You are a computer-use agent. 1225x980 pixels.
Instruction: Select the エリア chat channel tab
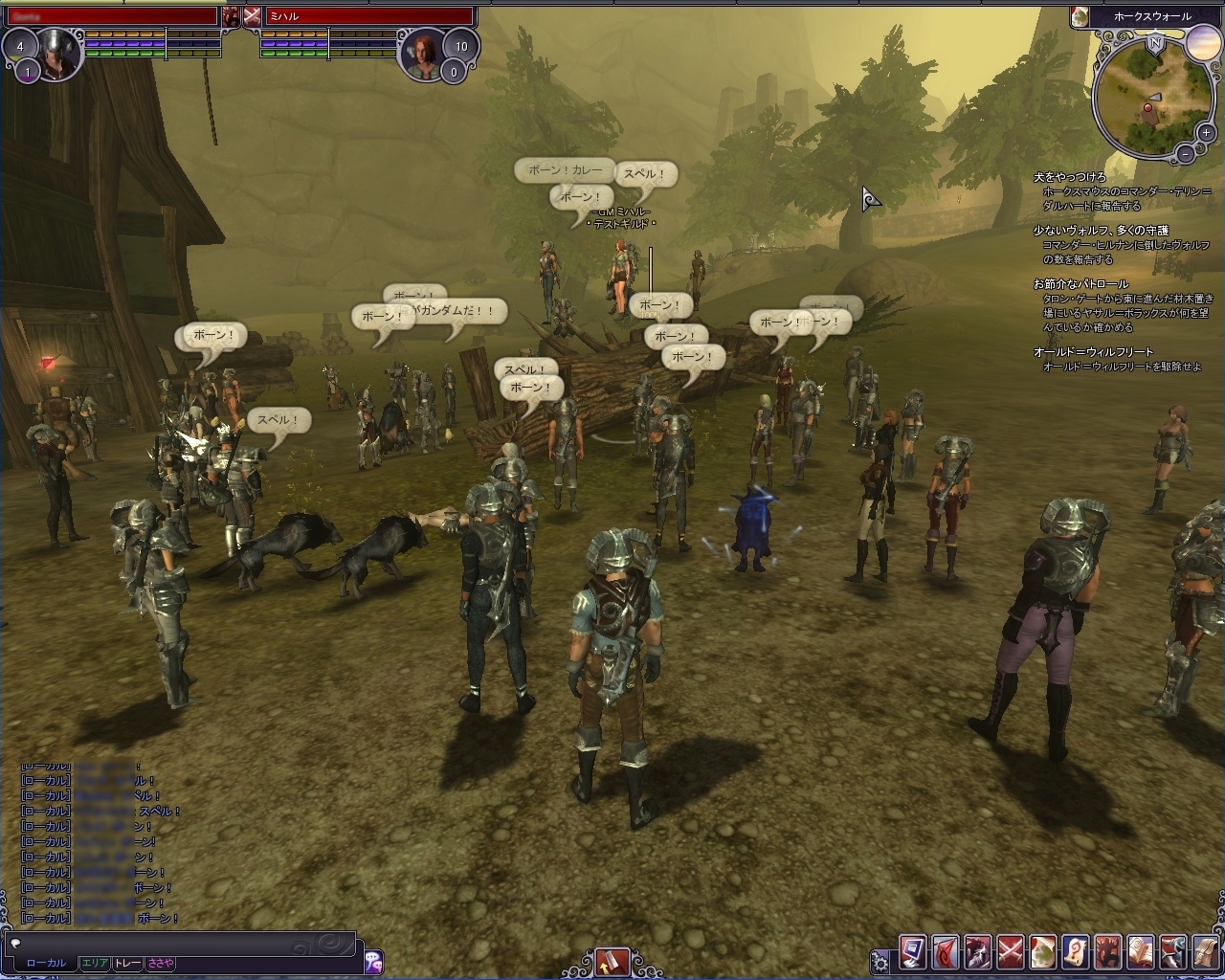(95, 963)
